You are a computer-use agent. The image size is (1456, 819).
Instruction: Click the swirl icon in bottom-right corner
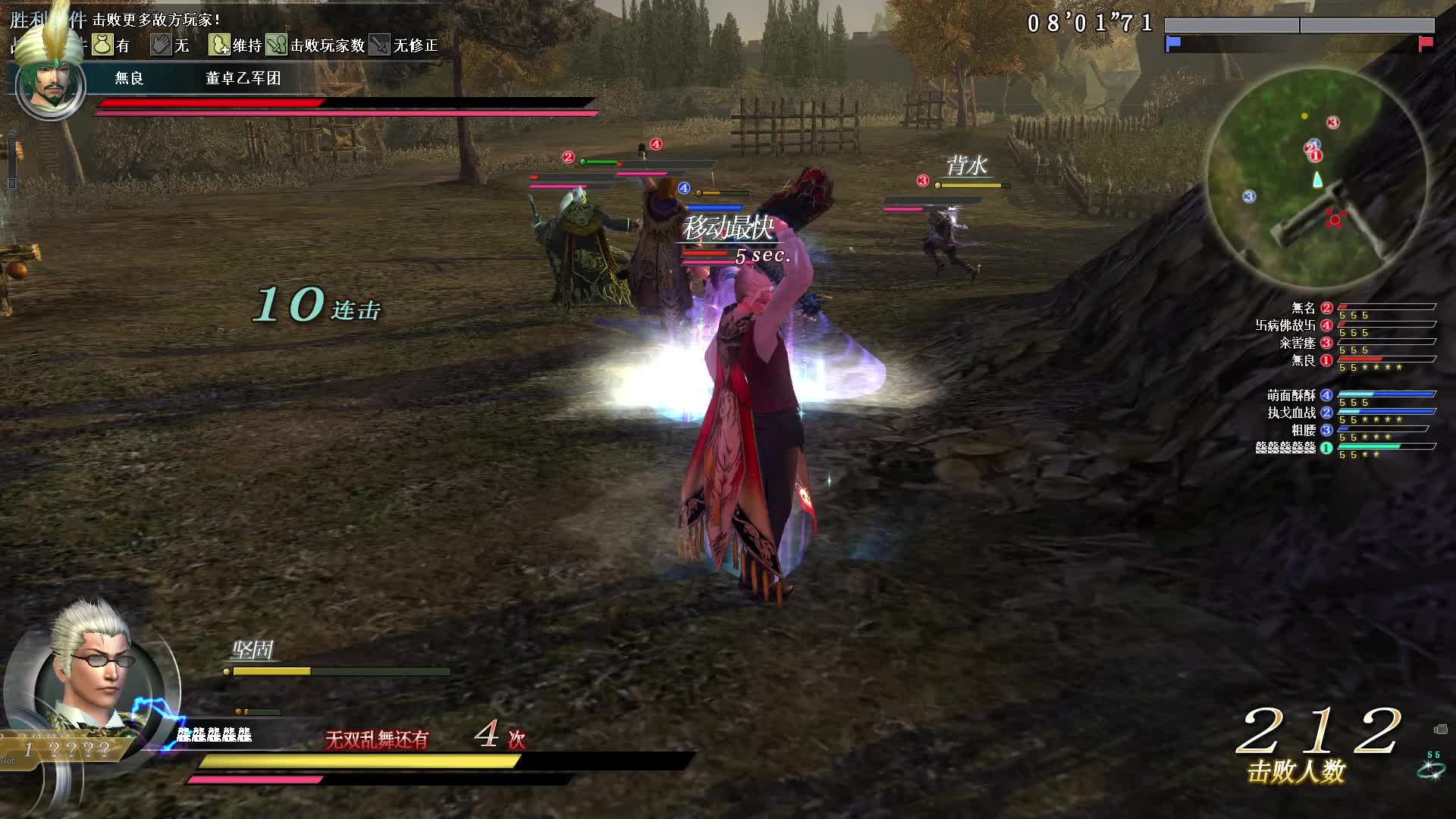[1430, 770]
